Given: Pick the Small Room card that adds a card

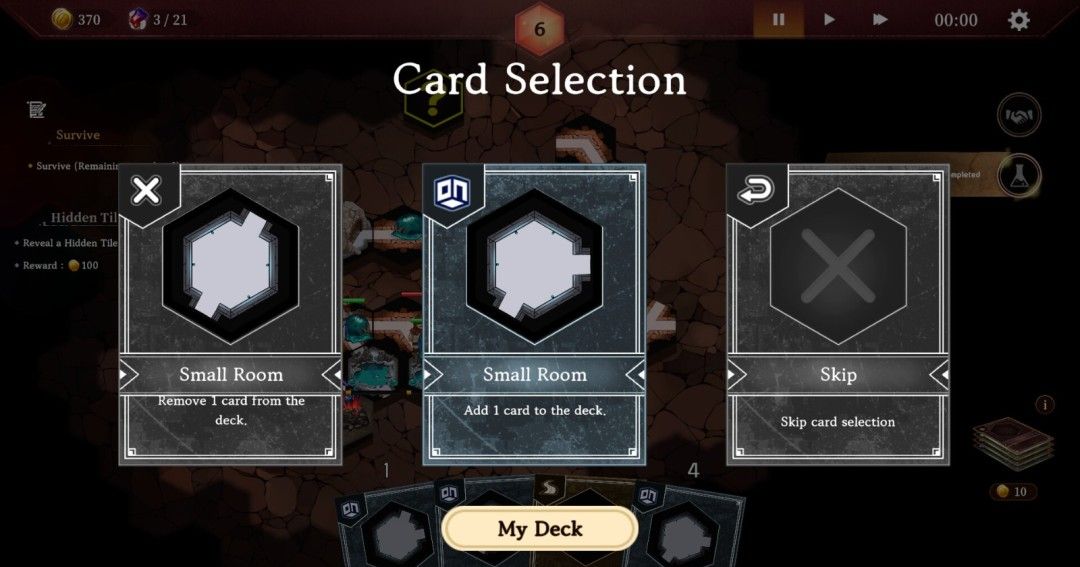Looking at the screenshot, I should 534,315.
